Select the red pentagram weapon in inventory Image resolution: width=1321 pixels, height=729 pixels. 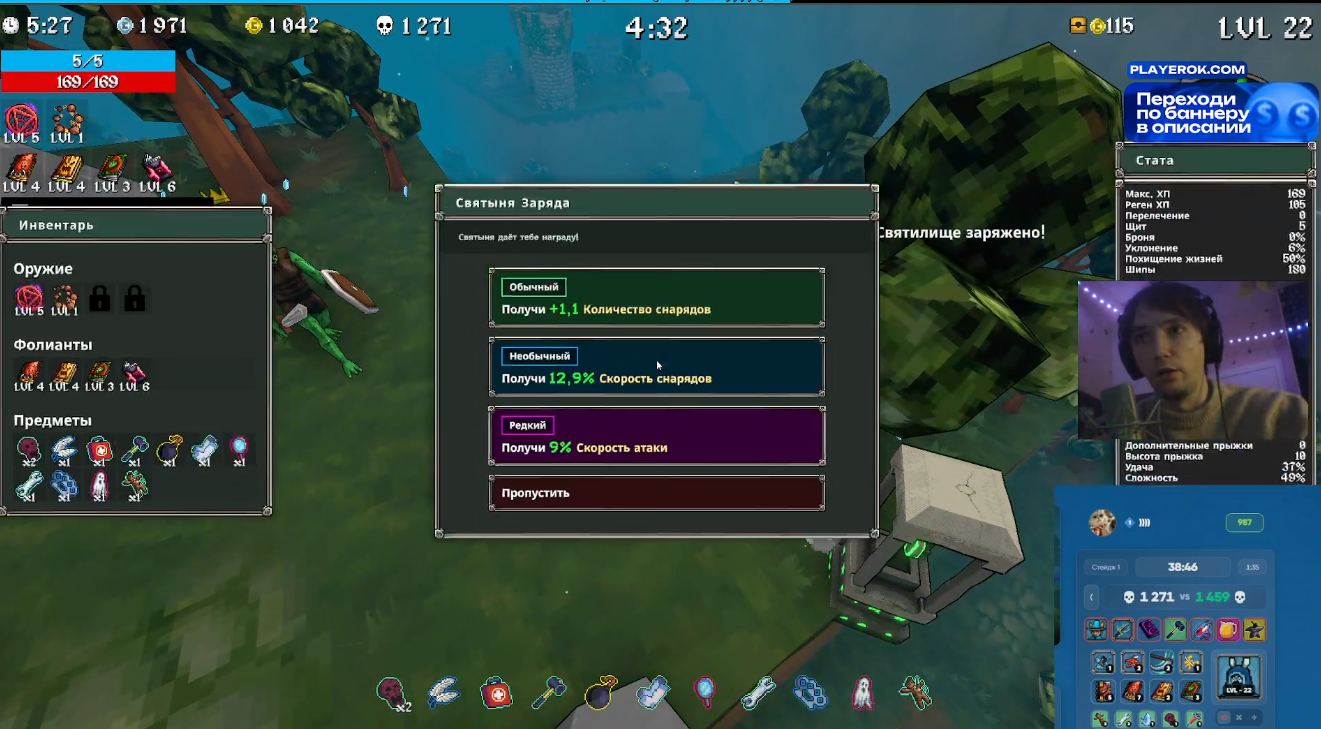29,297
